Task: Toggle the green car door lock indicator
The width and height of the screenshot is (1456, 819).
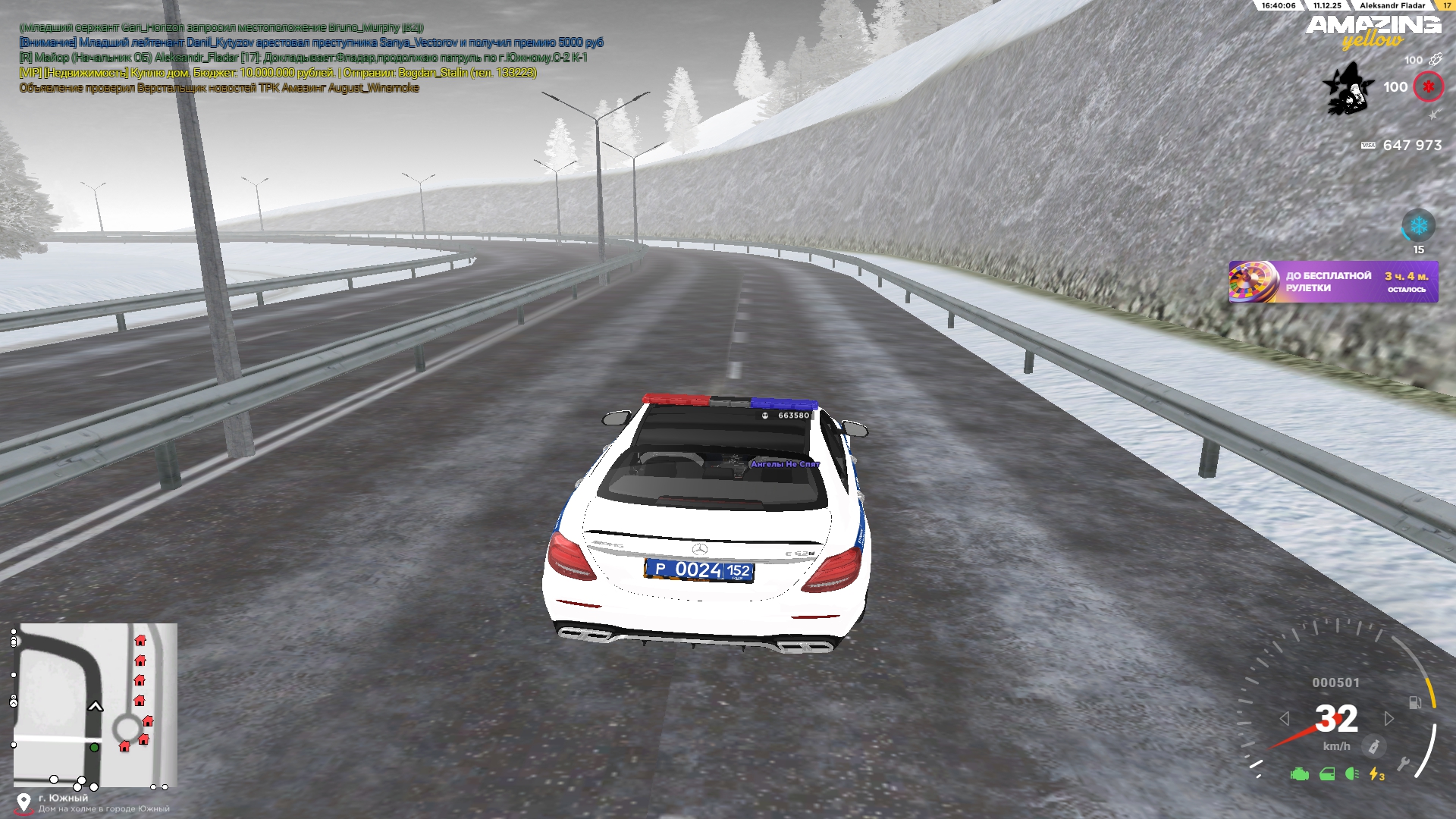Action: [1327, 774]
